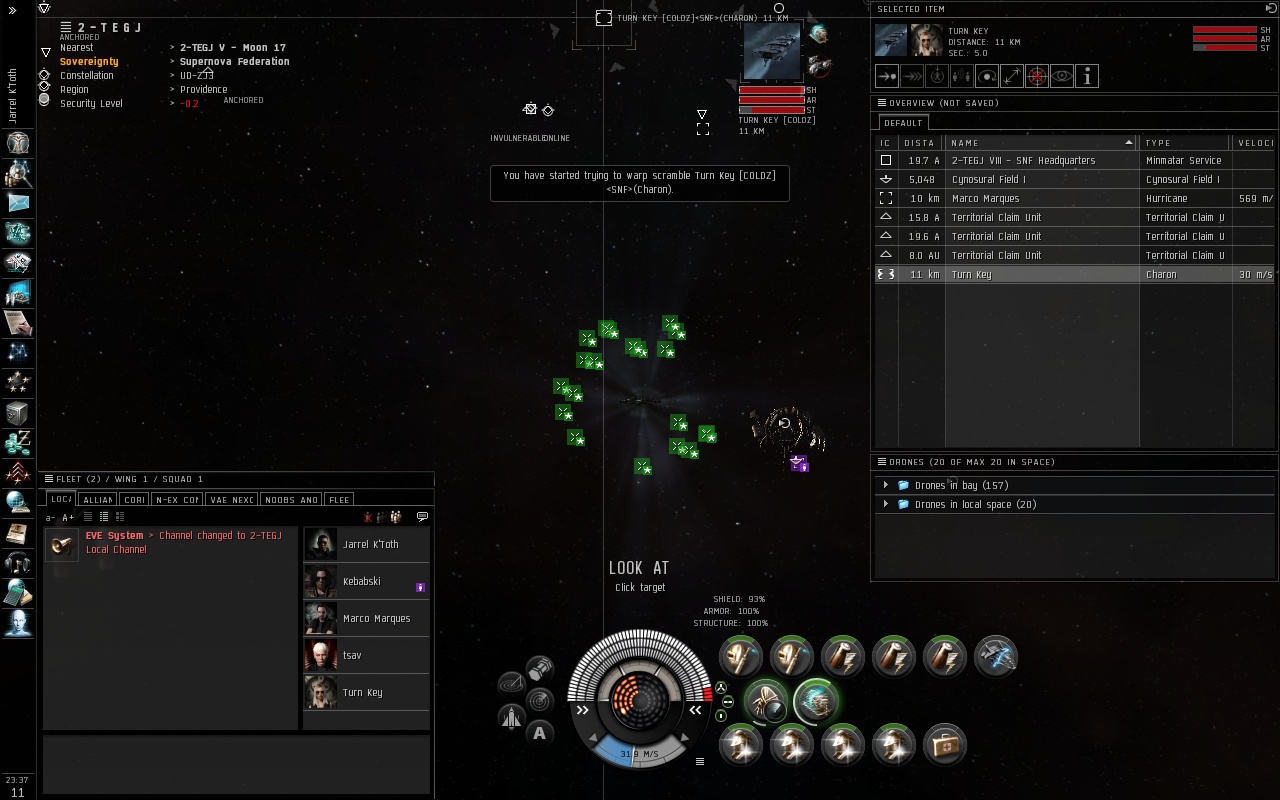Select Kebabski in the local member list
Screen dimensions: 1280x800
366,581
